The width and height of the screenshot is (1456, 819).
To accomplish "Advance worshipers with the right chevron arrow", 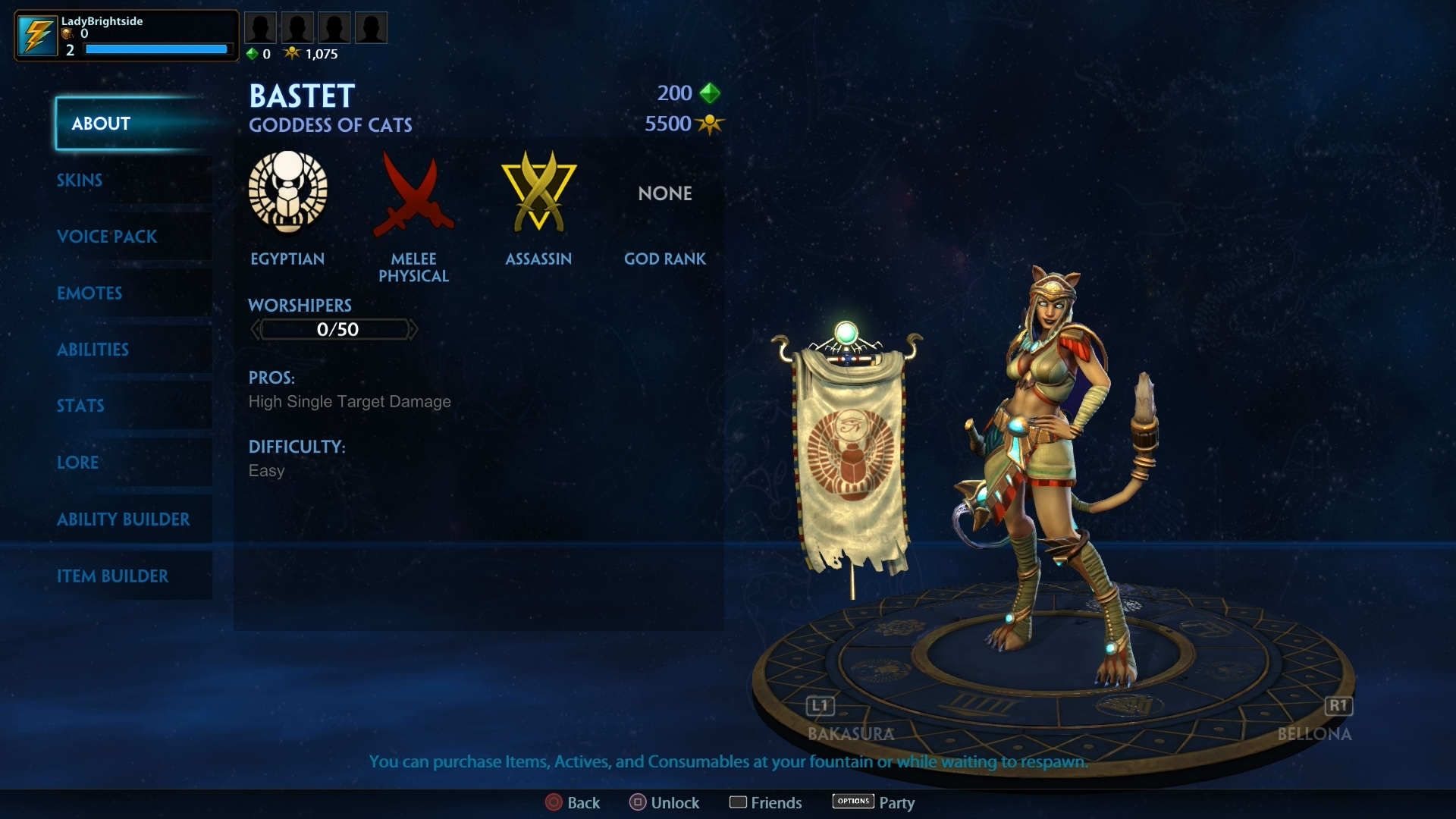I will tap(413, 329).
